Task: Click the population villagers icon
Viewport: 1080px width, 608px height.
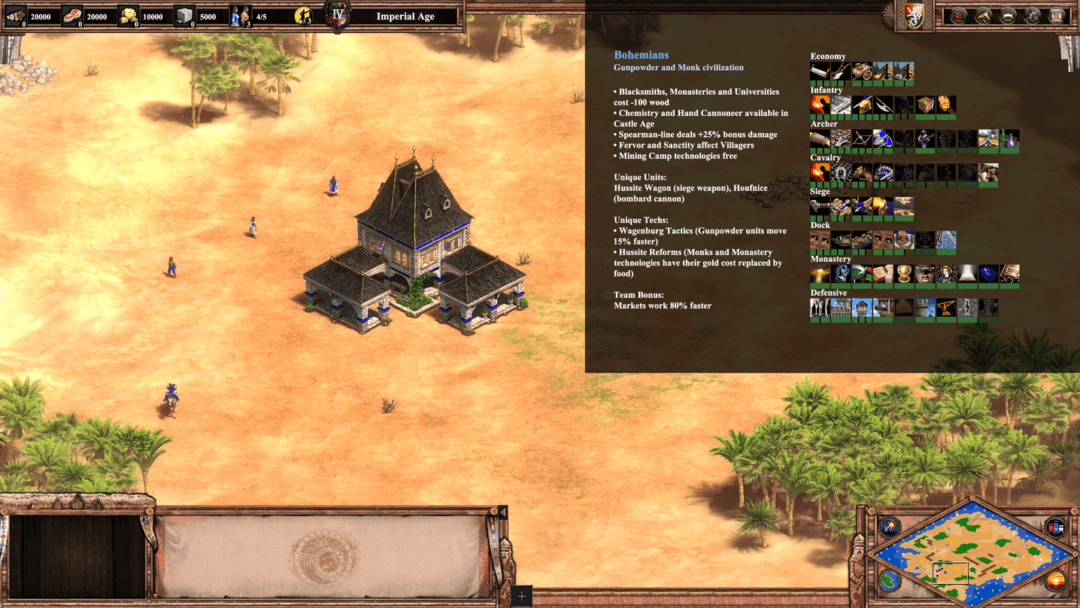Action: click(240, 15)
